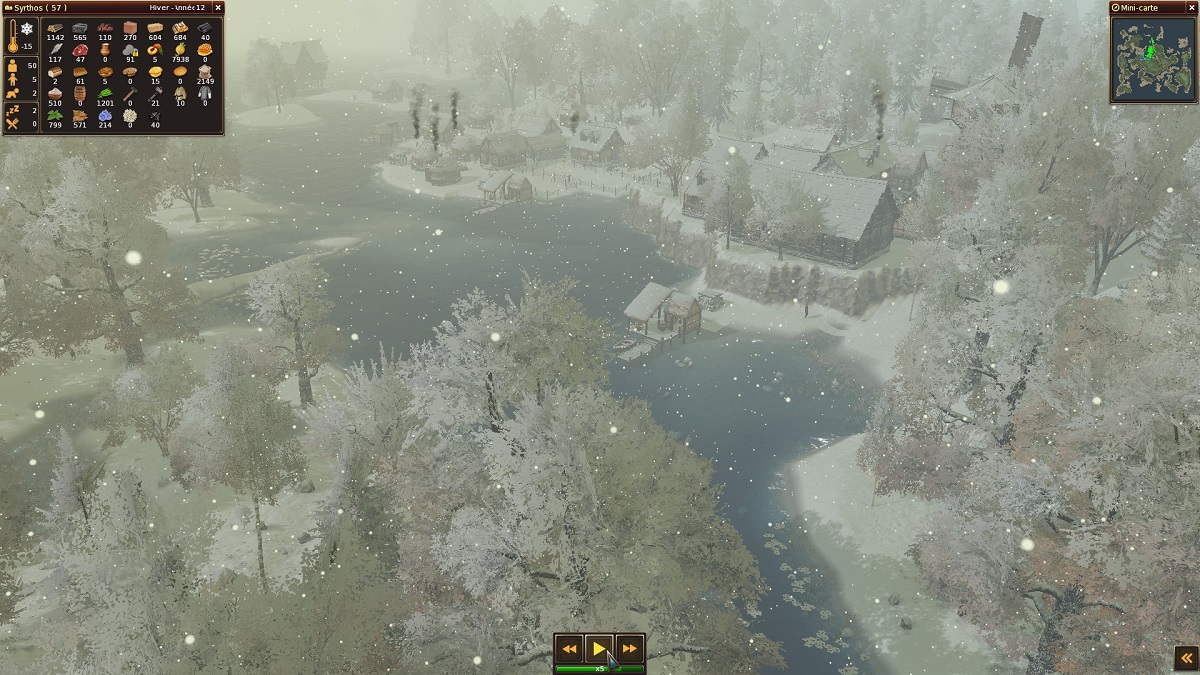
Task: Slow down the game speed
Action: (x=569, y=649)
